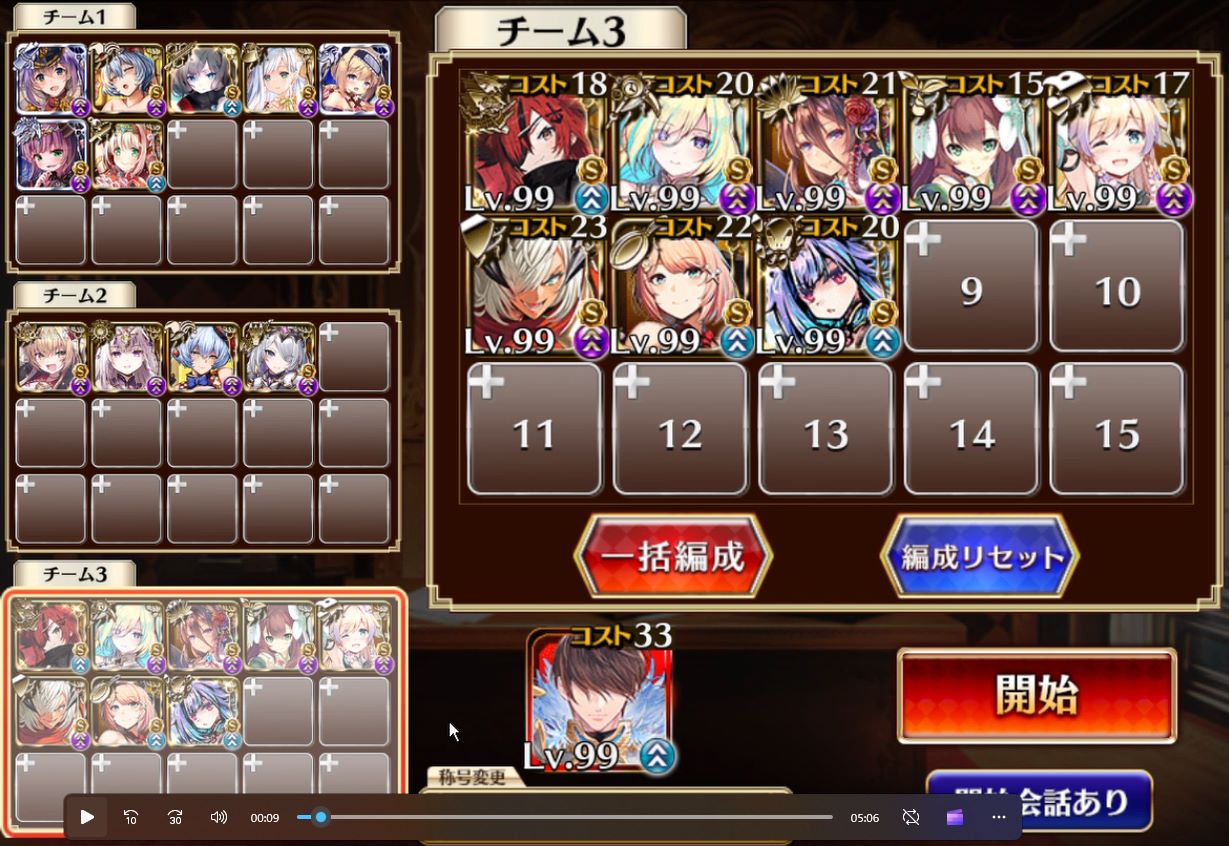Open the 称号変更 title change tab
1229x846 pixels.
click(x=468, y=779)
